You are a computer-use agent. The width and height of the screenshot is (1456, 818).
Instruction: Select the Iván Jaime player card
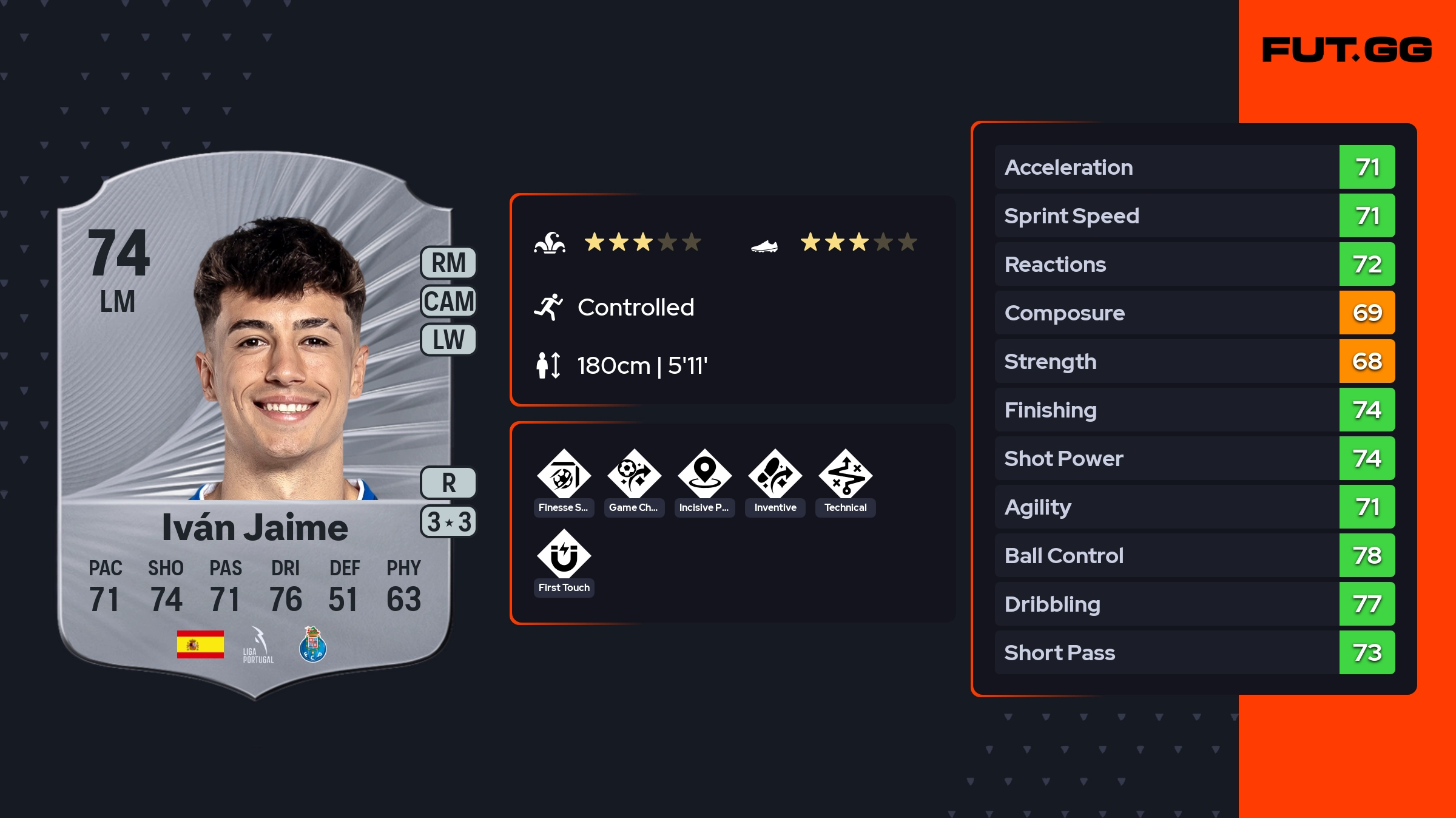(255, 425)
